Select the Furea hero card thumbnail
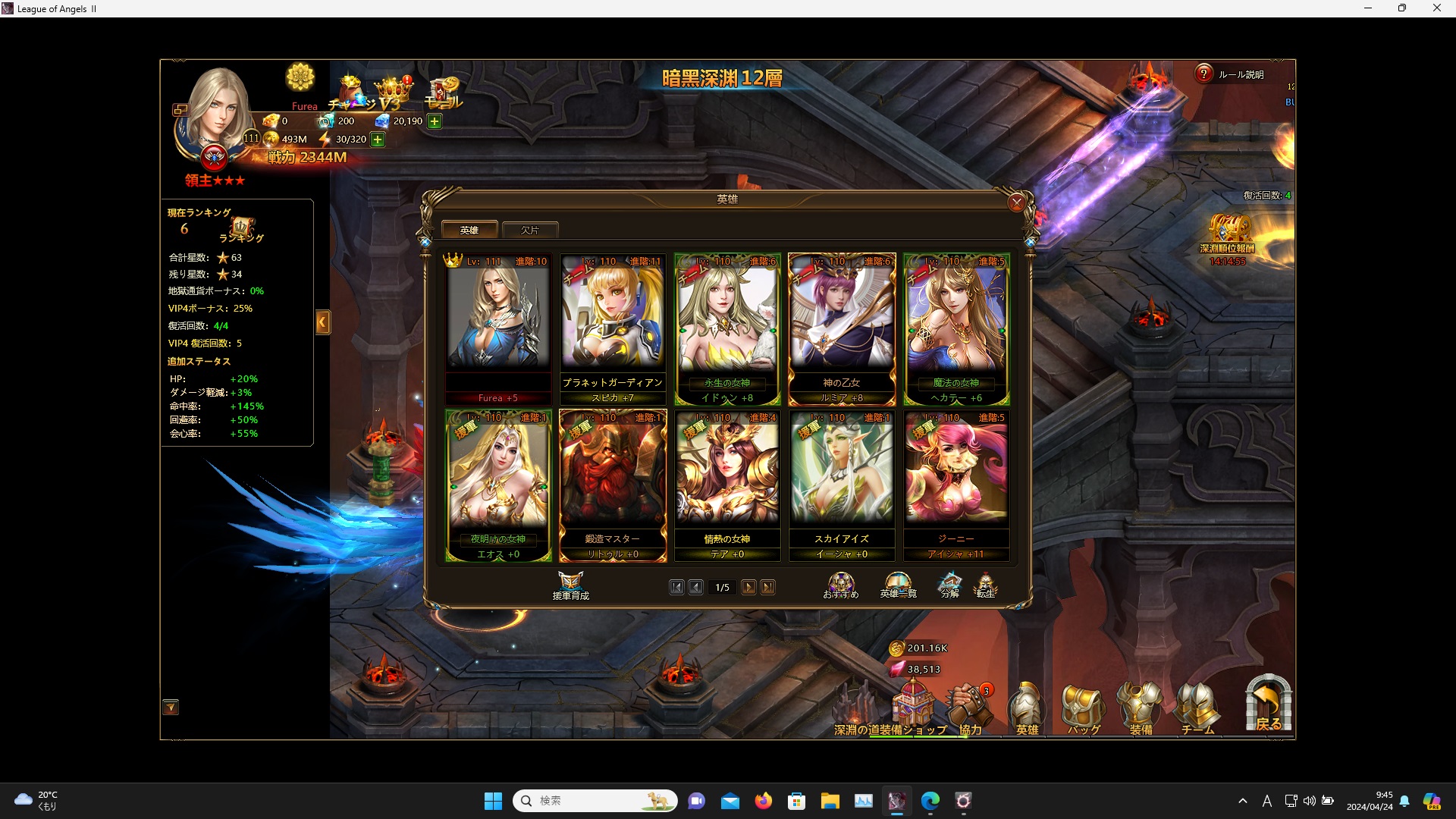Image resolution: width=1456 pixels, height=819 pixels. click(x=497, y=326)
